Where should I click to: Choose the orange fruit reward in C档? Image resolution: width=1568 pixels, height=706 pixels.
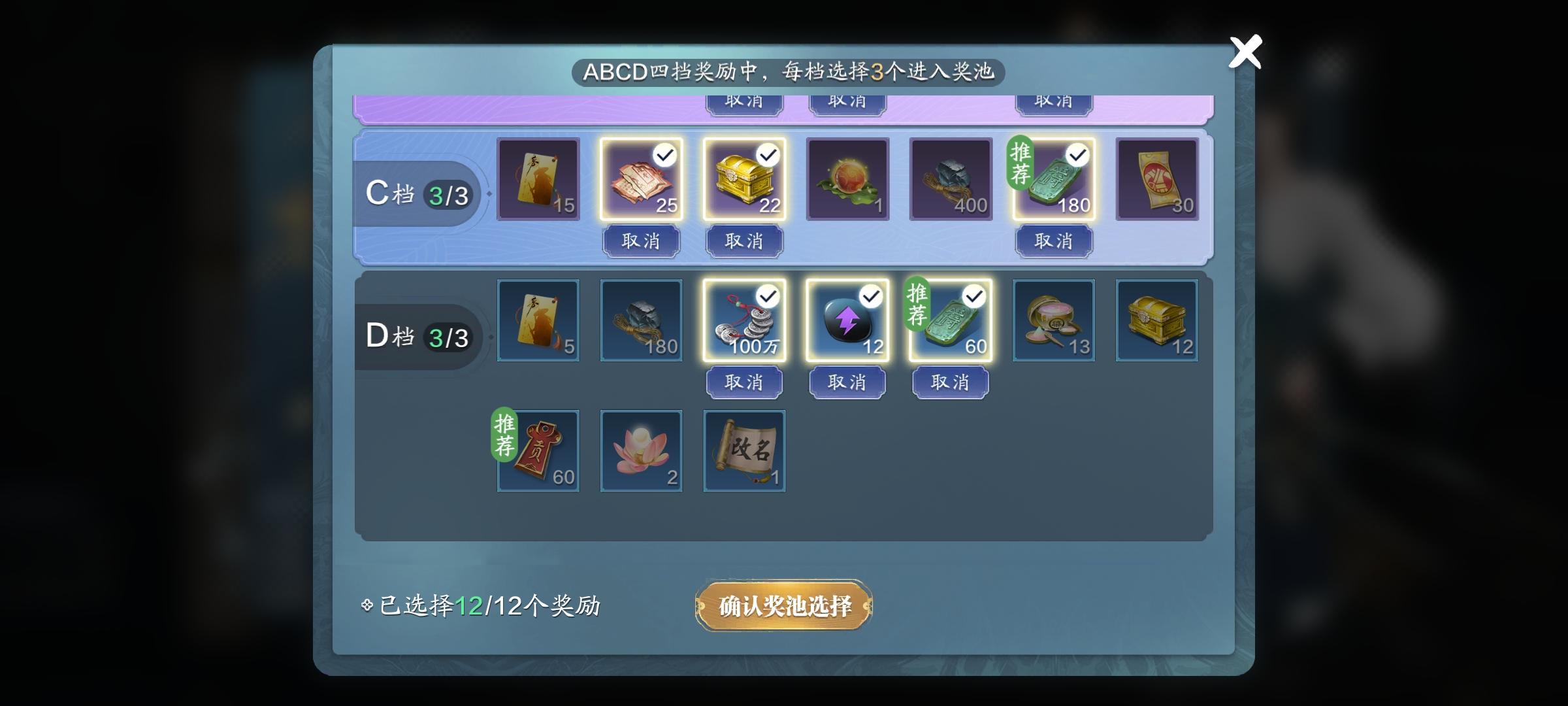pos(847,180)
